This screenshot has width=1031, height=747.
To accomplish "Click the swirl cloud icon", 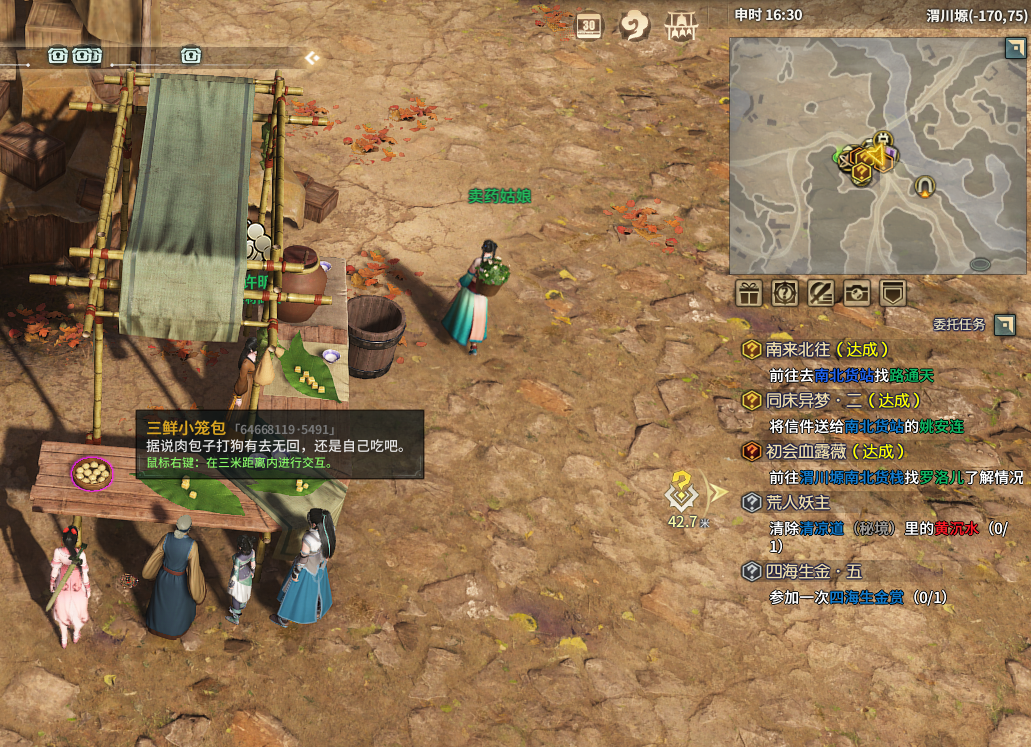I will coord(635,26).
